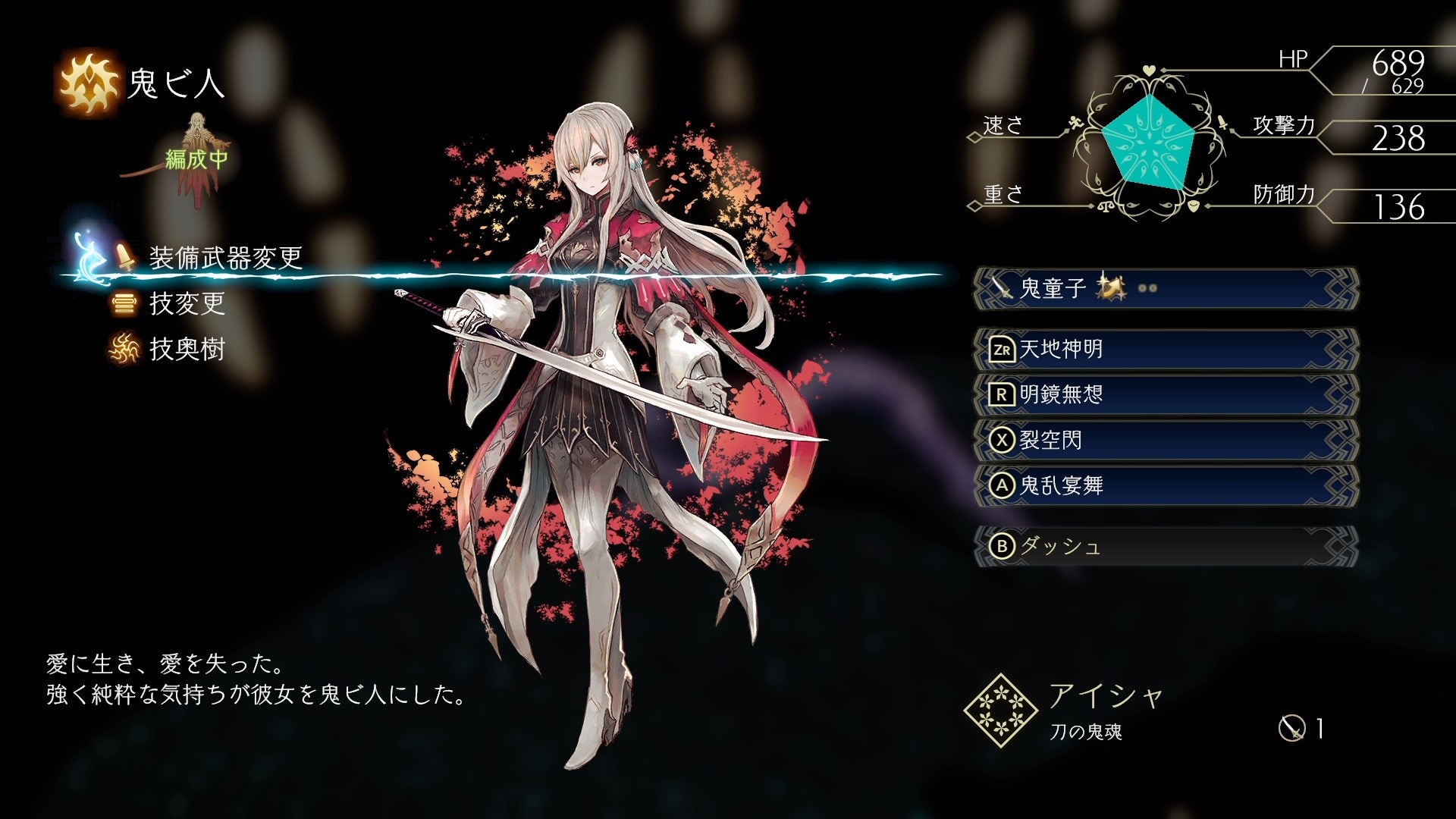
Task: Open the 装備武器変更 menu entry
Action: pyautogui.click(x=225, y=259)
